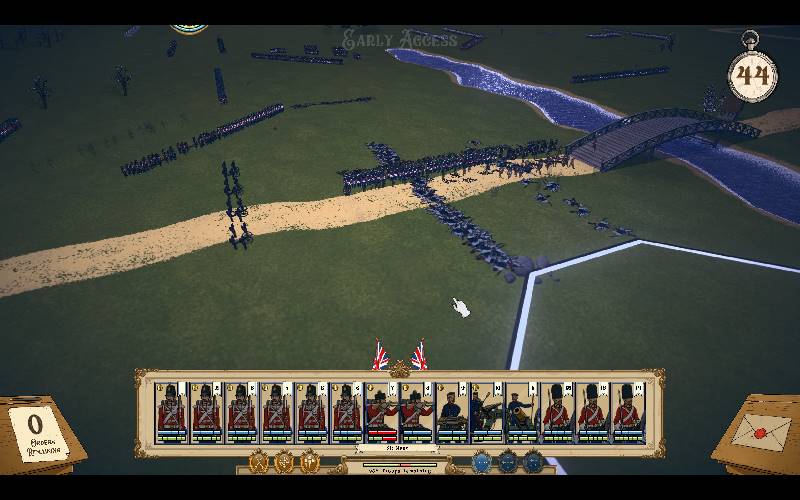The image size is (800, 500).
Task: Select the firing rifleman card with red bar
Action: click(x=380, y=412)
